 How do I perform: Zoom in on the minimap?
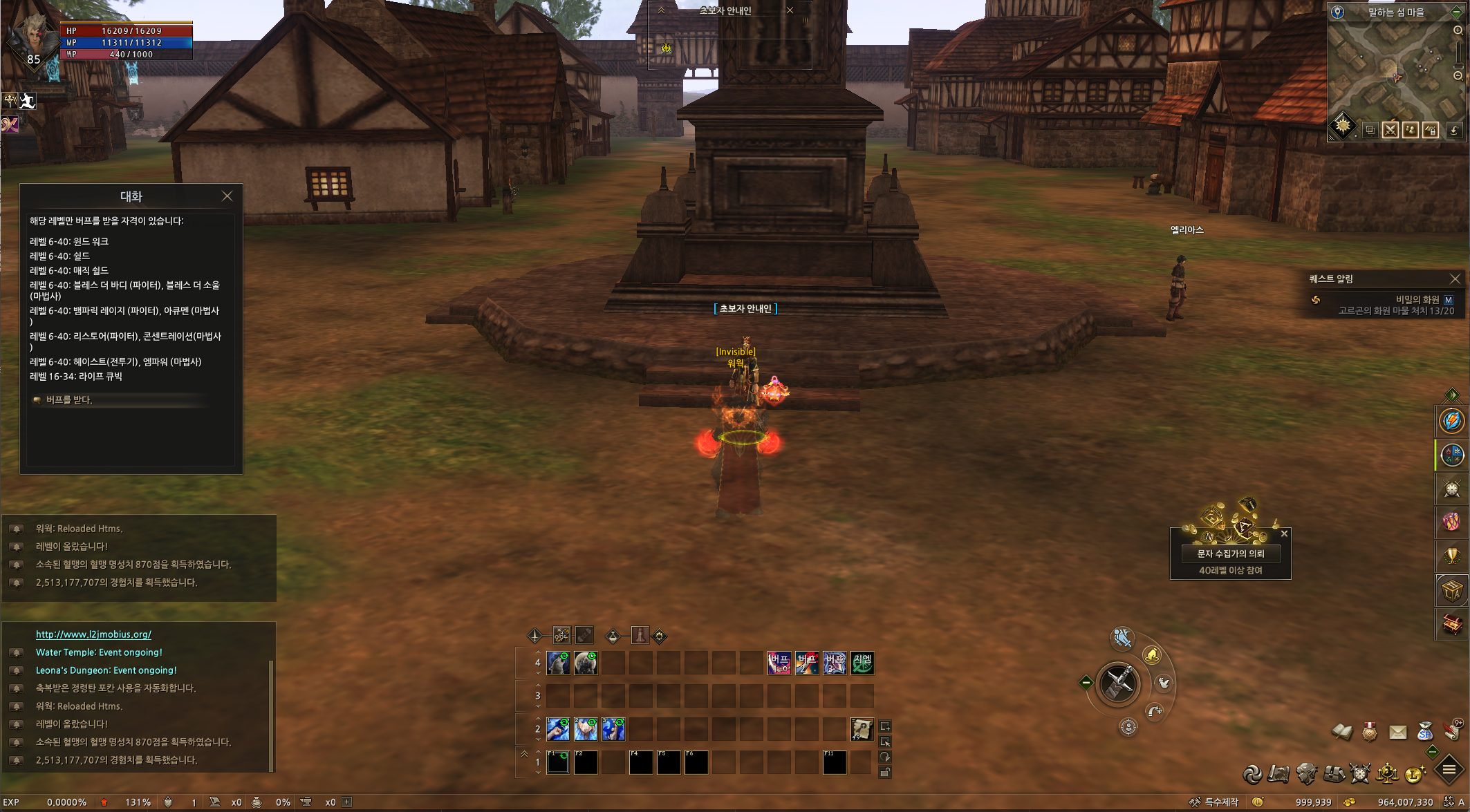[1458, 30]
